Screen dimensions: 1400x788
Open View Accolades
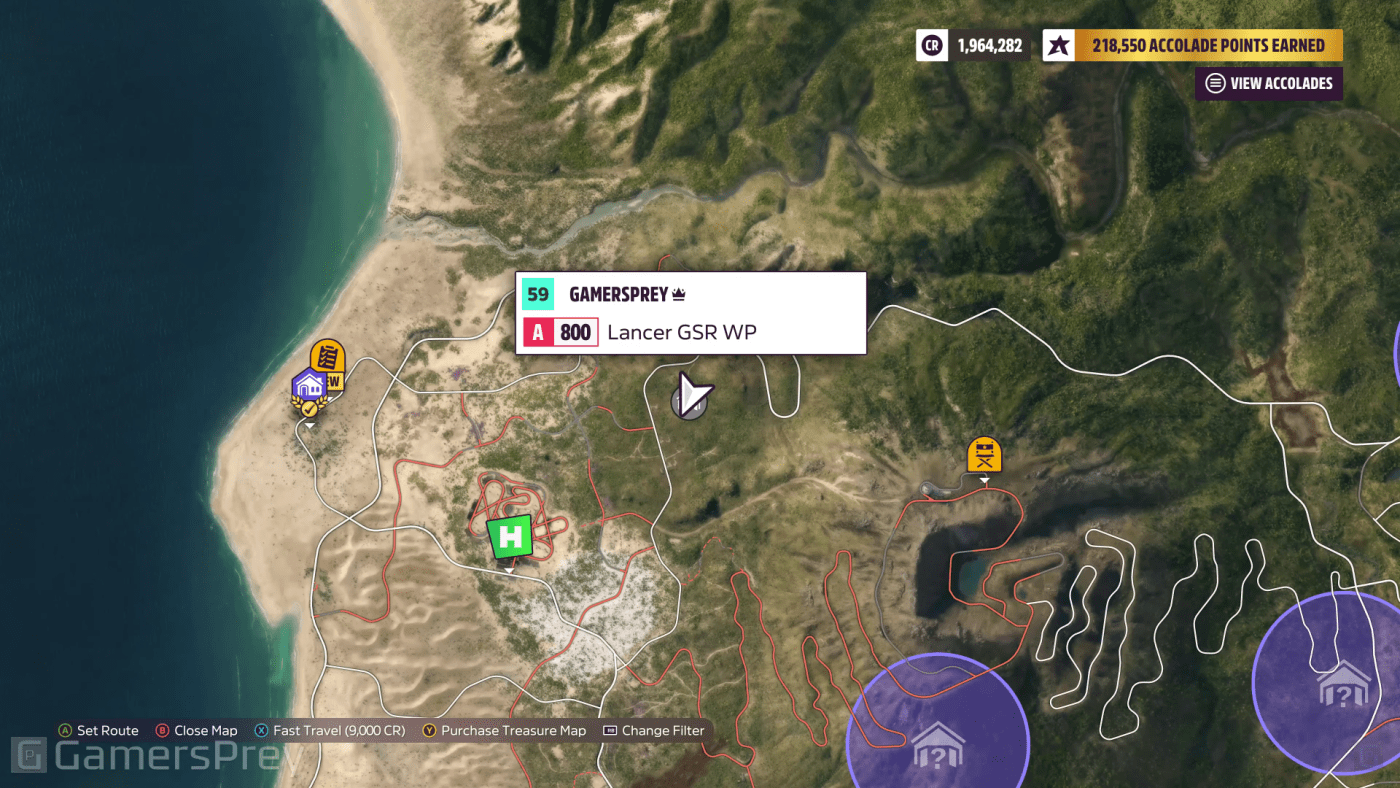coord(1268,83)
